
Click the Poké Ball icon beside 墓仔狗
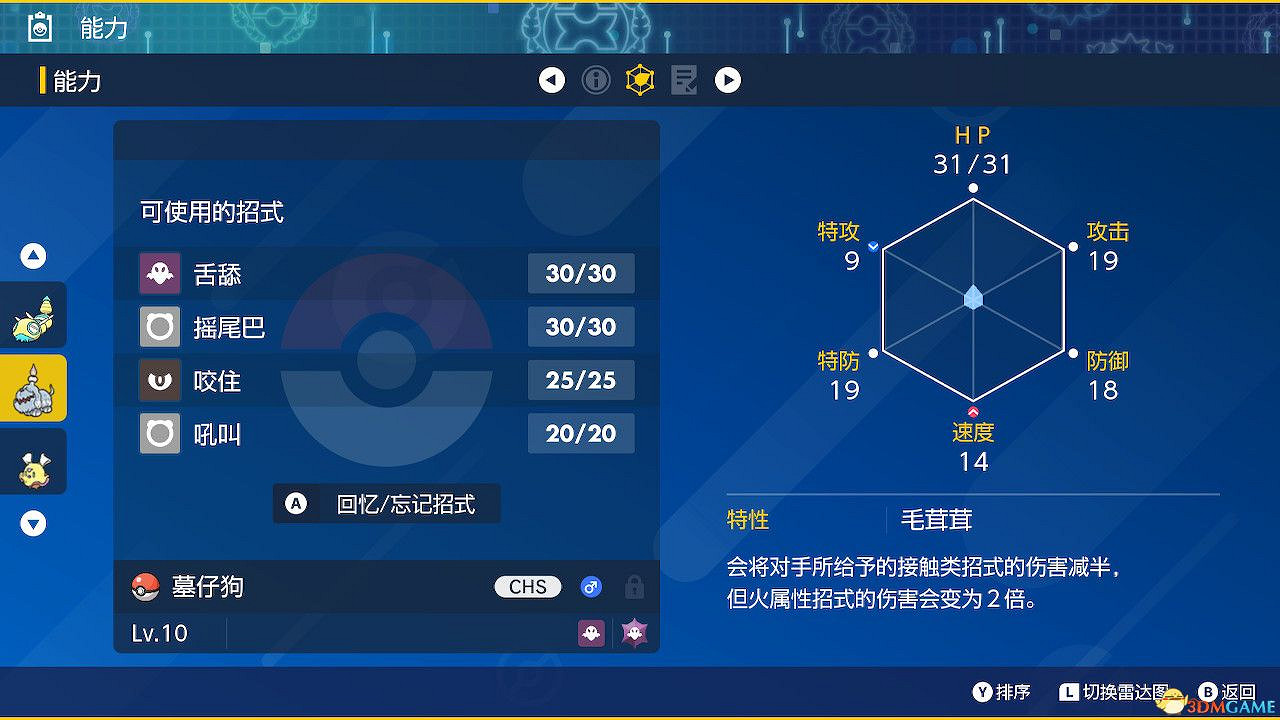coord(146,587)
